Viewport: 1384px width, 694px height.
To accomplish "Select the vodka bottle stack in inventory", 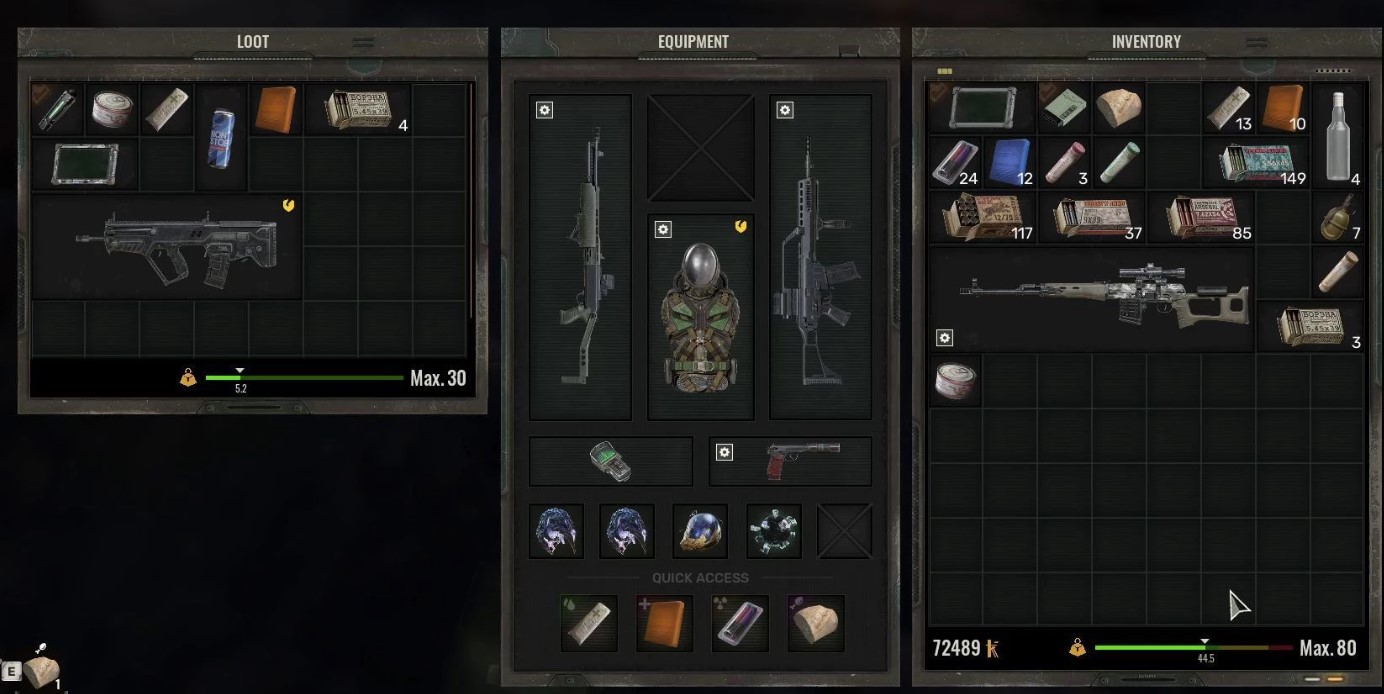I will 1338,136.
